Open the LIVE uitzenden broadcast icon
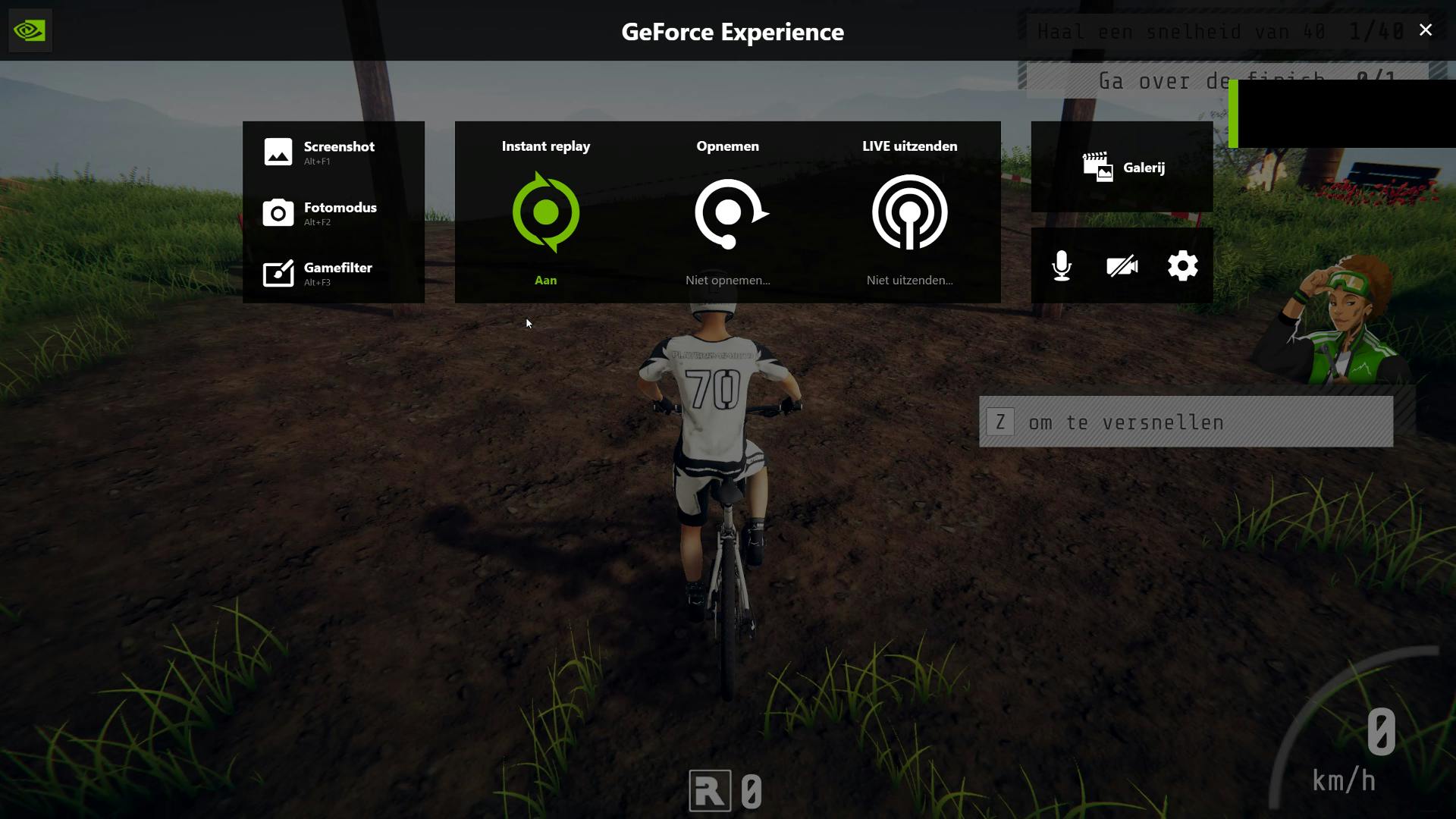 tap(910, 212)
